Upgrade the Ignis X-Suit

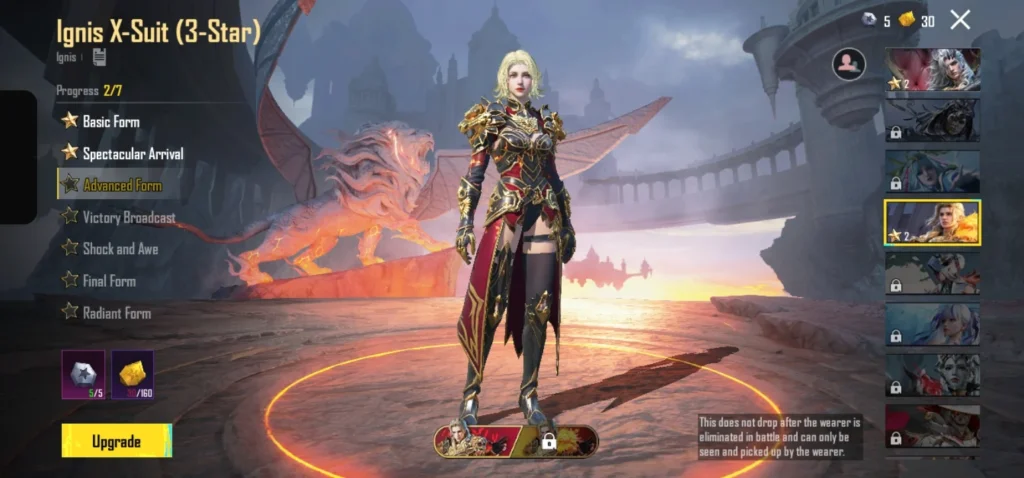pyautogui.click(x=116, y=441)
